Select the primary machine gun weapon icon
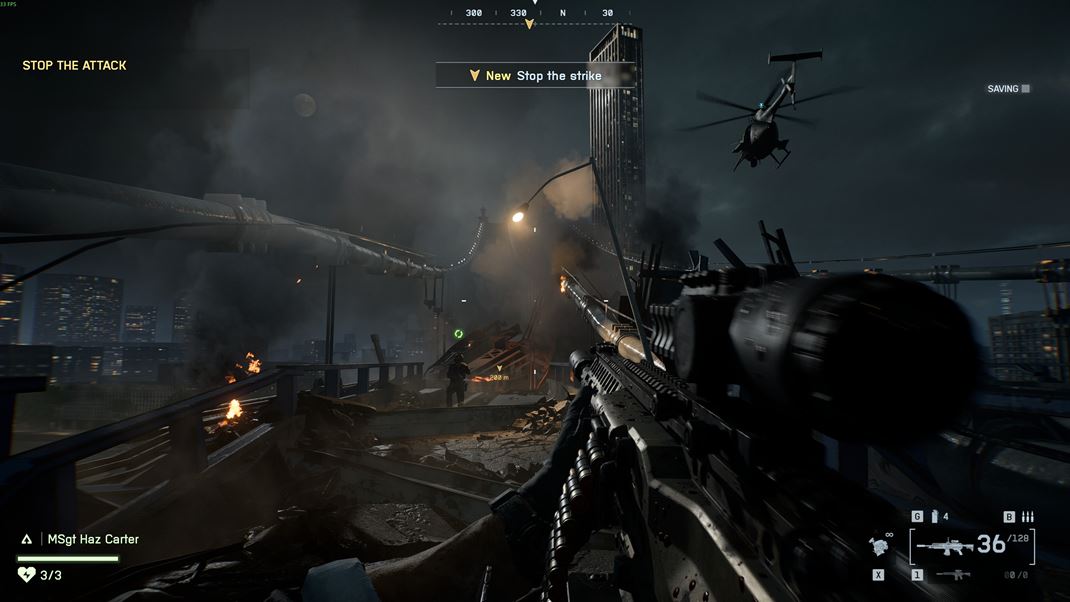 click(945, 546)
